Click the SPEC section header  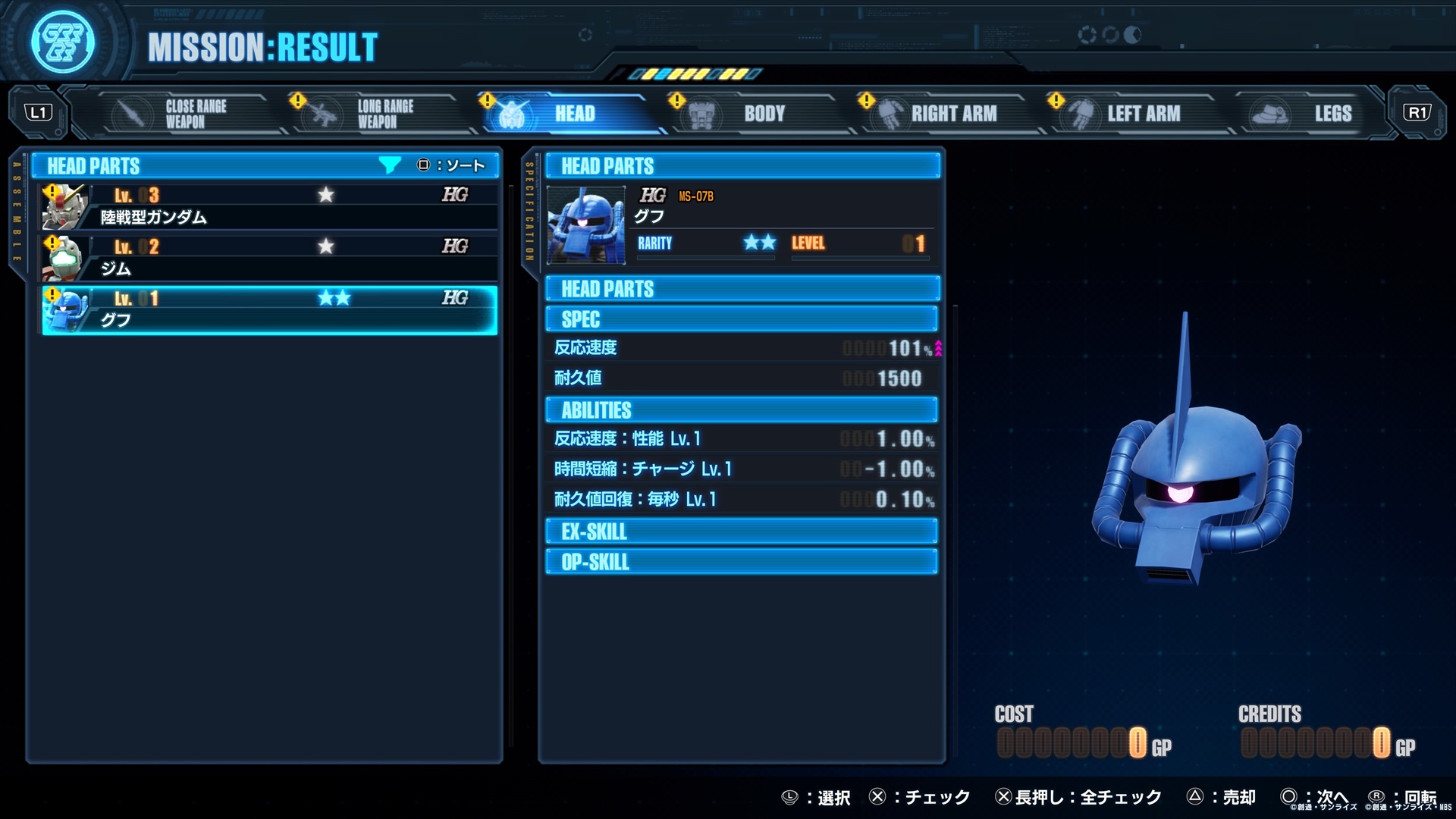point(741,319)
